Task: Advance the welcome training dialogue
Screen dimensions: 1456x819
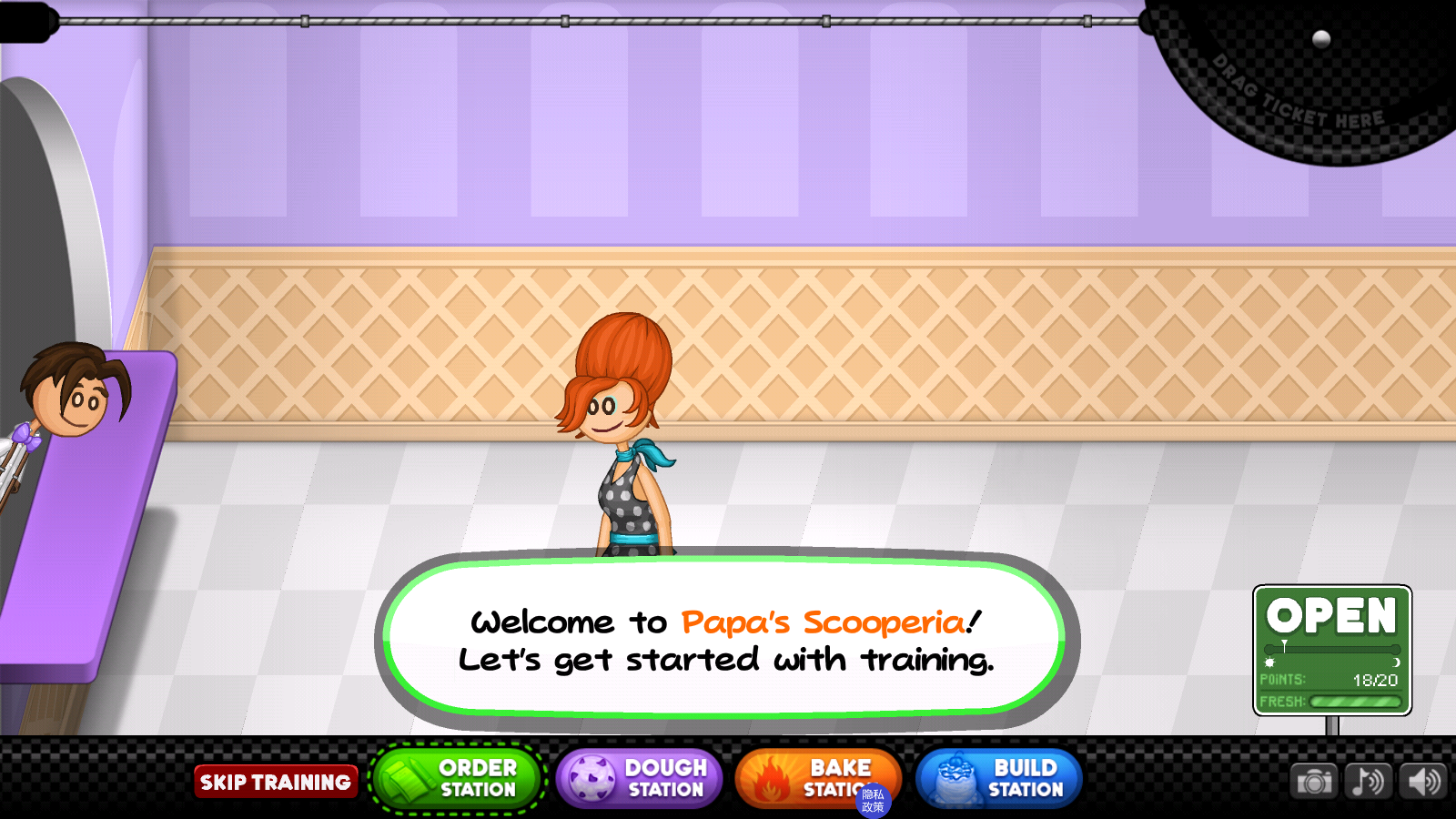Action: pos(725,640)
